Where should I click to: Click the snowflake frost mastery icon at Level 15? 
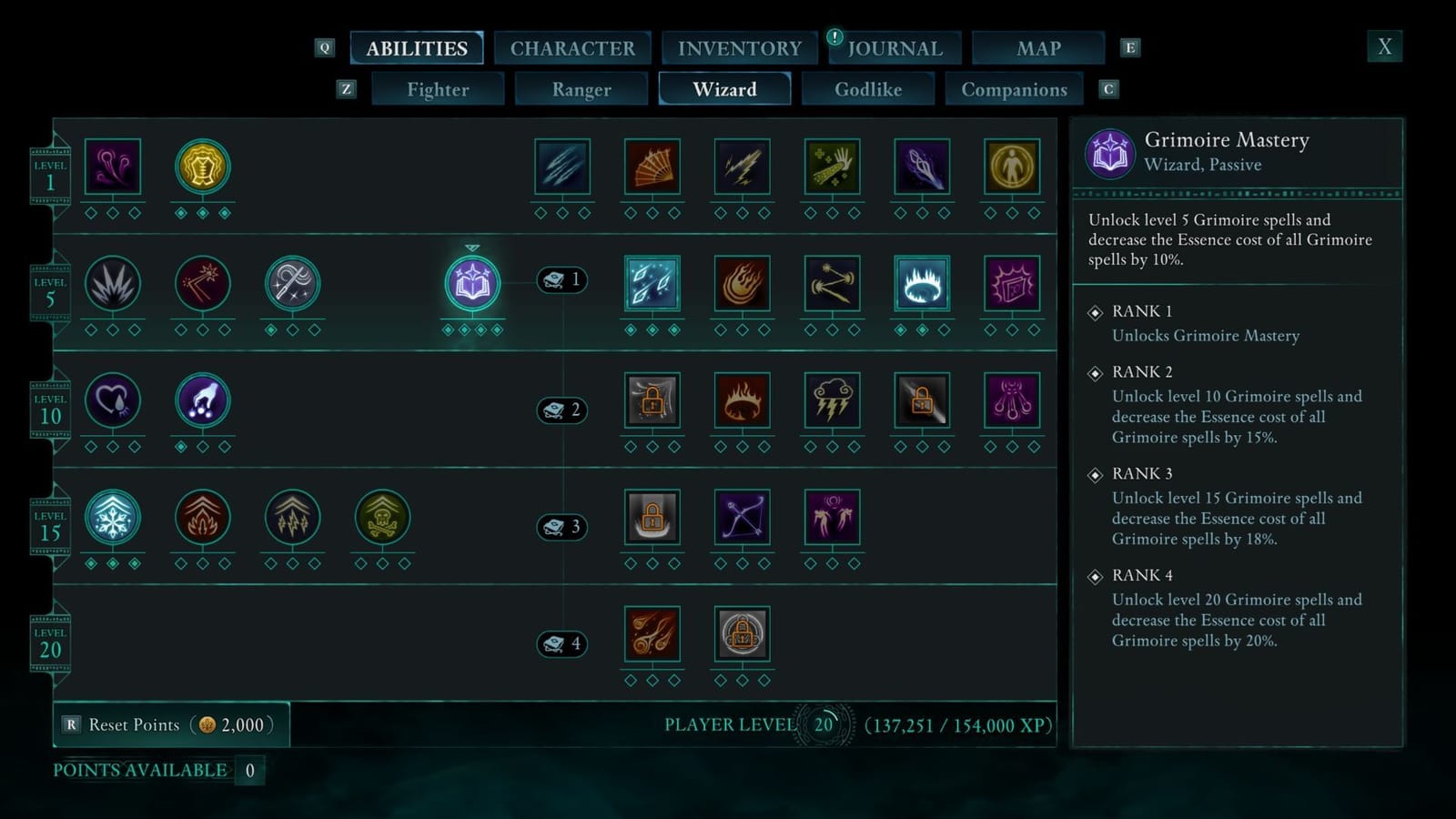pyautogui.click(x=112, y=519)
